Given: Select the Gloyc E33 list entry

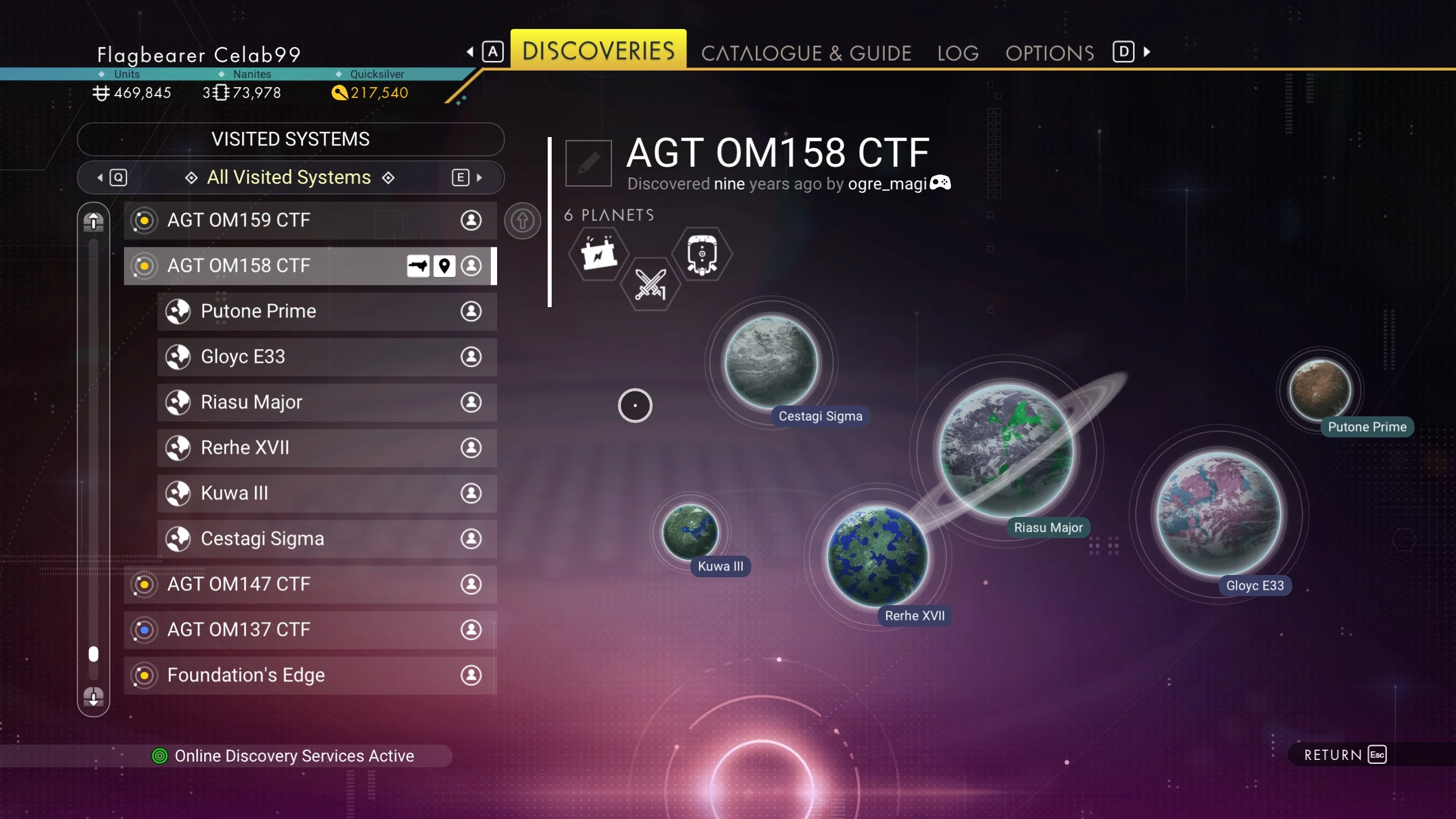Looking at the screenshot, I should click(x=327, y=357).
